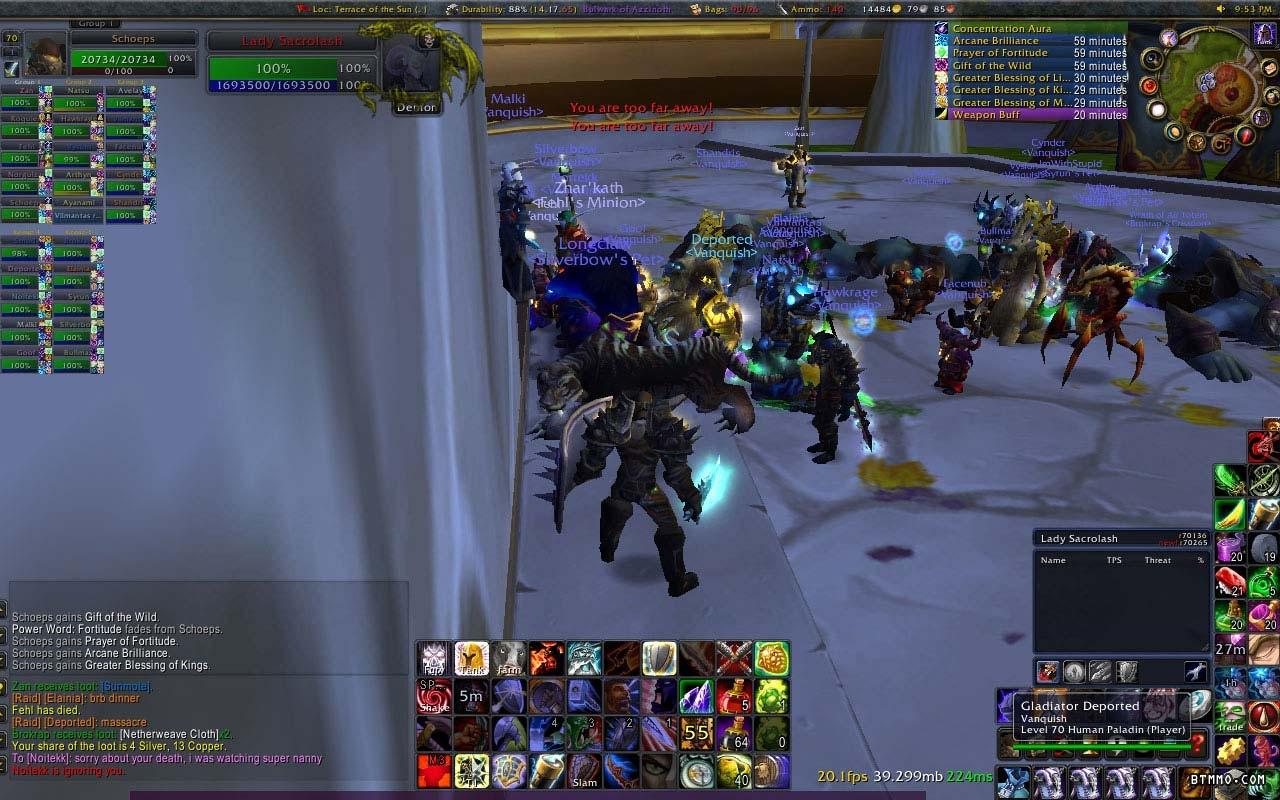
Task: Select the Farm cow macro icon
Action: tap(509, 659)
